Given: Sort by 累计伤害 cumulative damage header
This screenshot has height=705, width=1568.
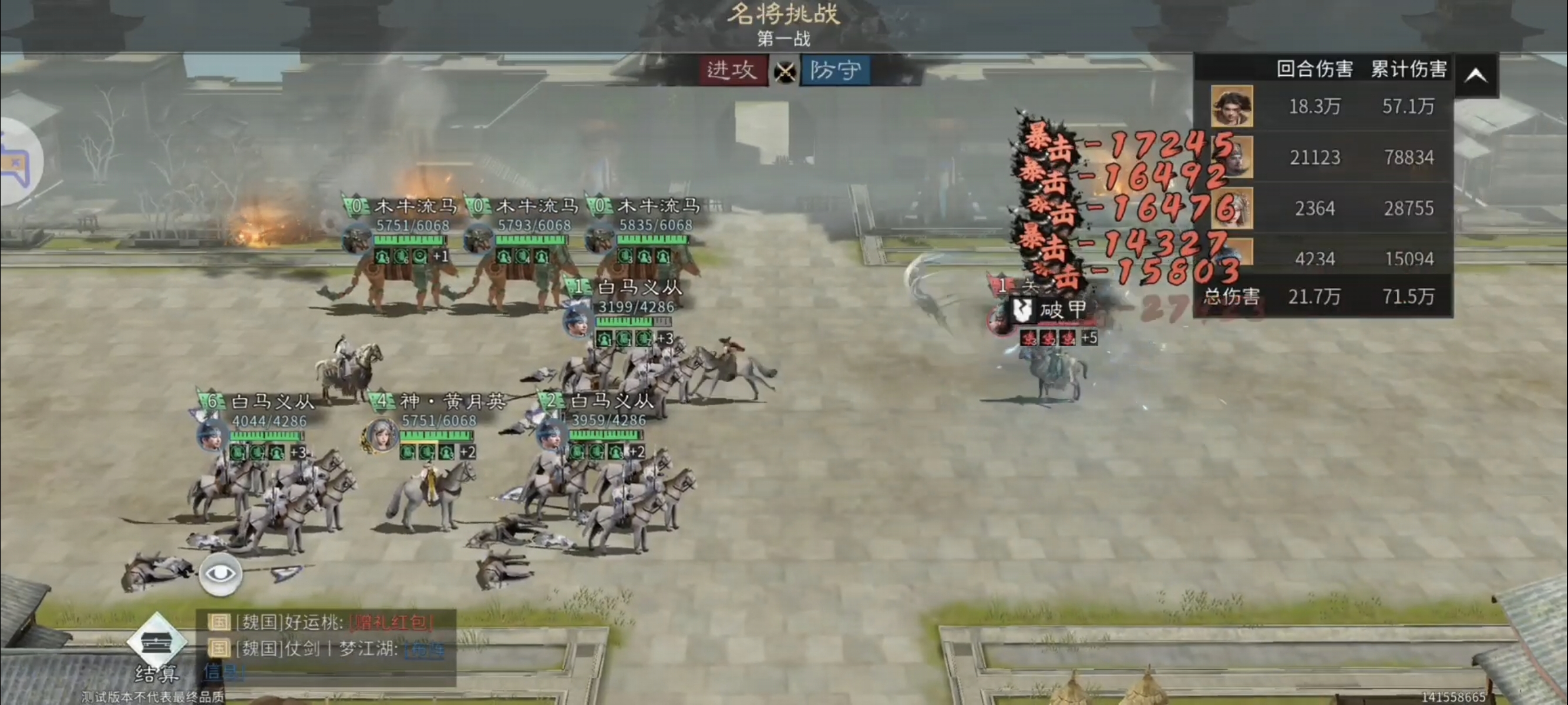Looking at the screenshot, I should coord(1408,69).
